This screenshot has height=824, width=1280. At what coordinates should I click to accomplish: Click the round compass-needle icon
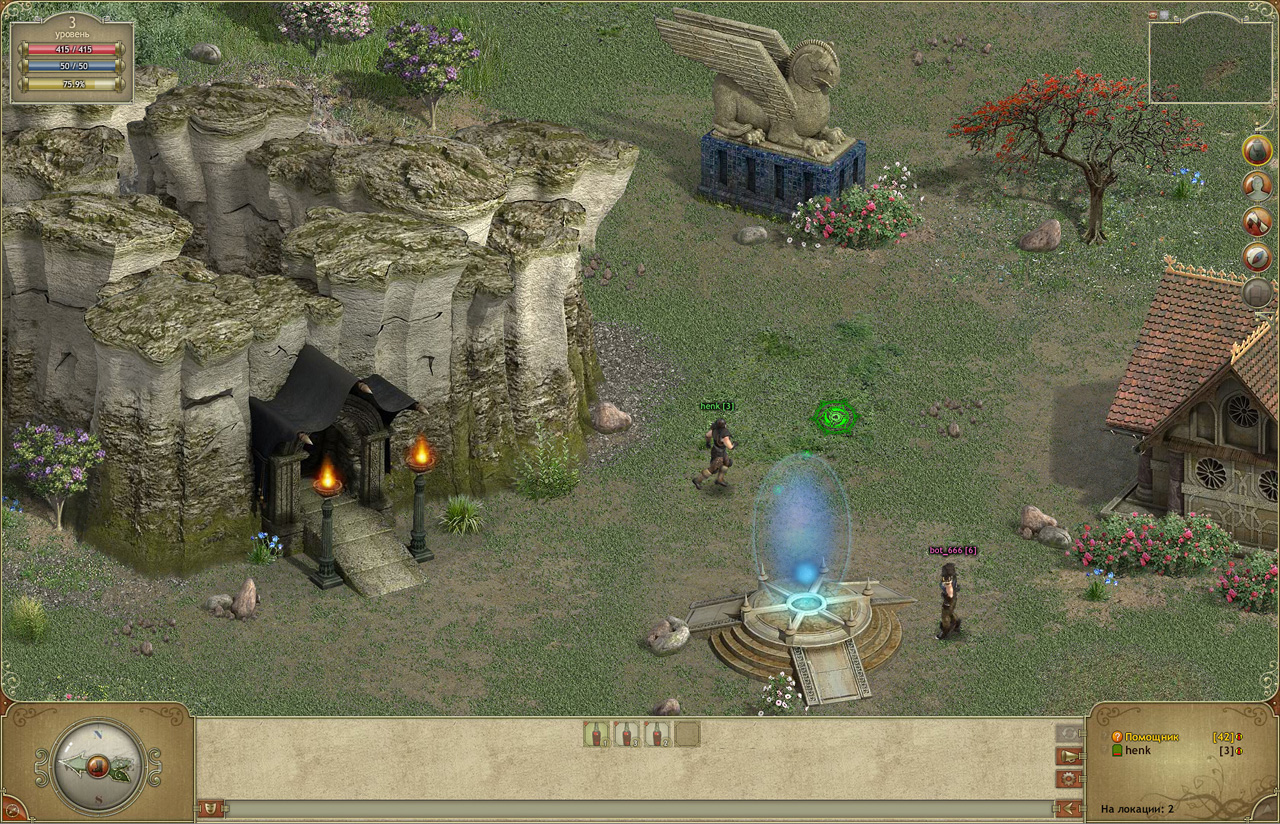coord(1257,258)
